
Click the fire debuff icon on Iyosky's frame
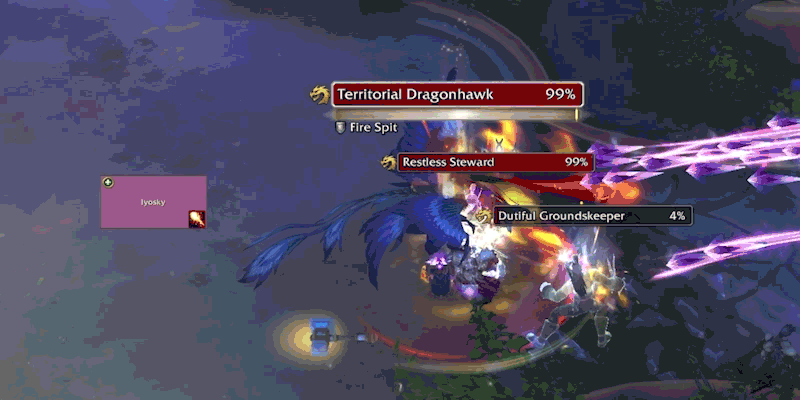pyautogui.click(x=197, y=219)
